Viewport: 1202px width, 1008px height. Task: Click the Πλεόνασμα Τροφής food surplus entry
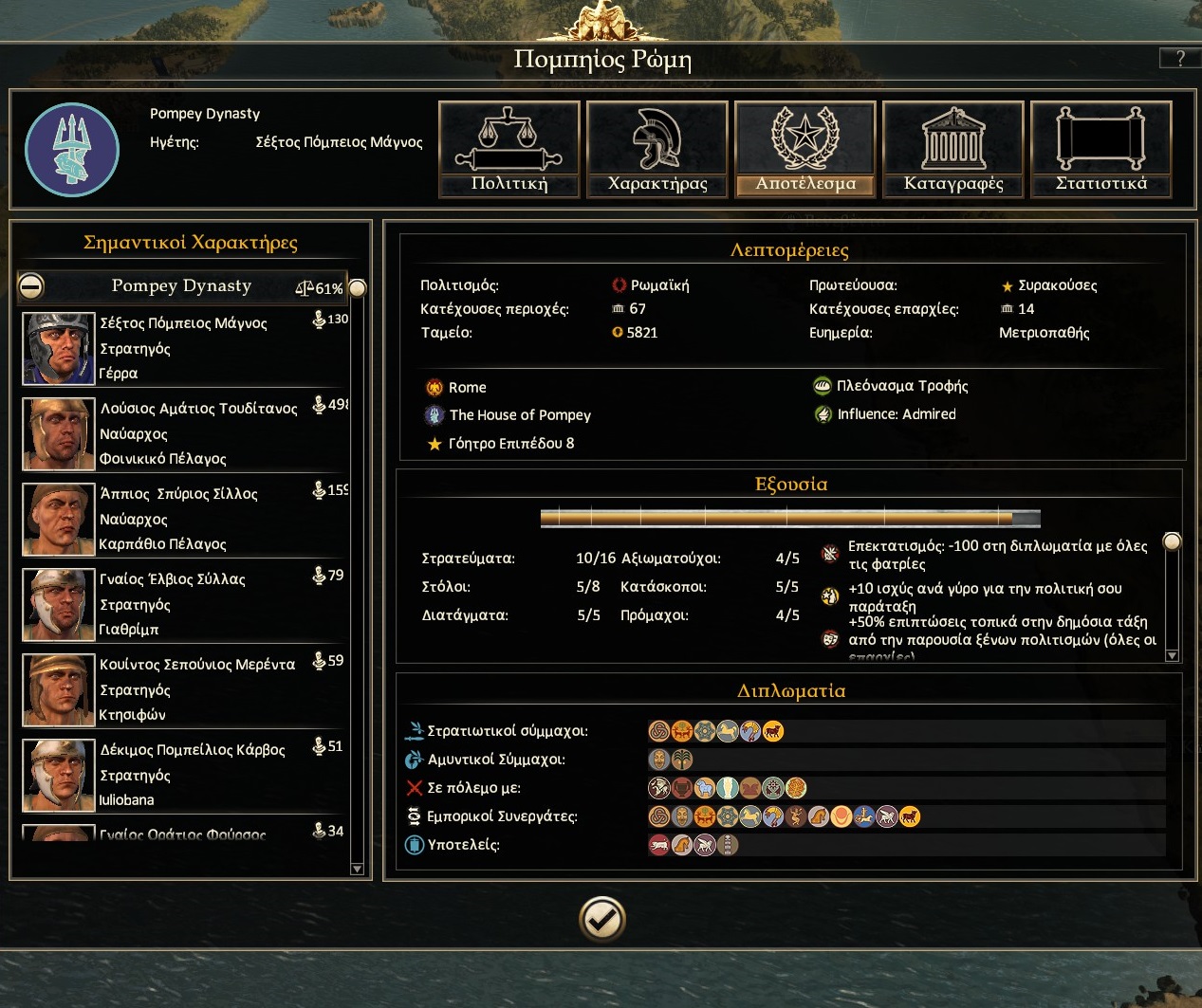click(x=901, y=386)
